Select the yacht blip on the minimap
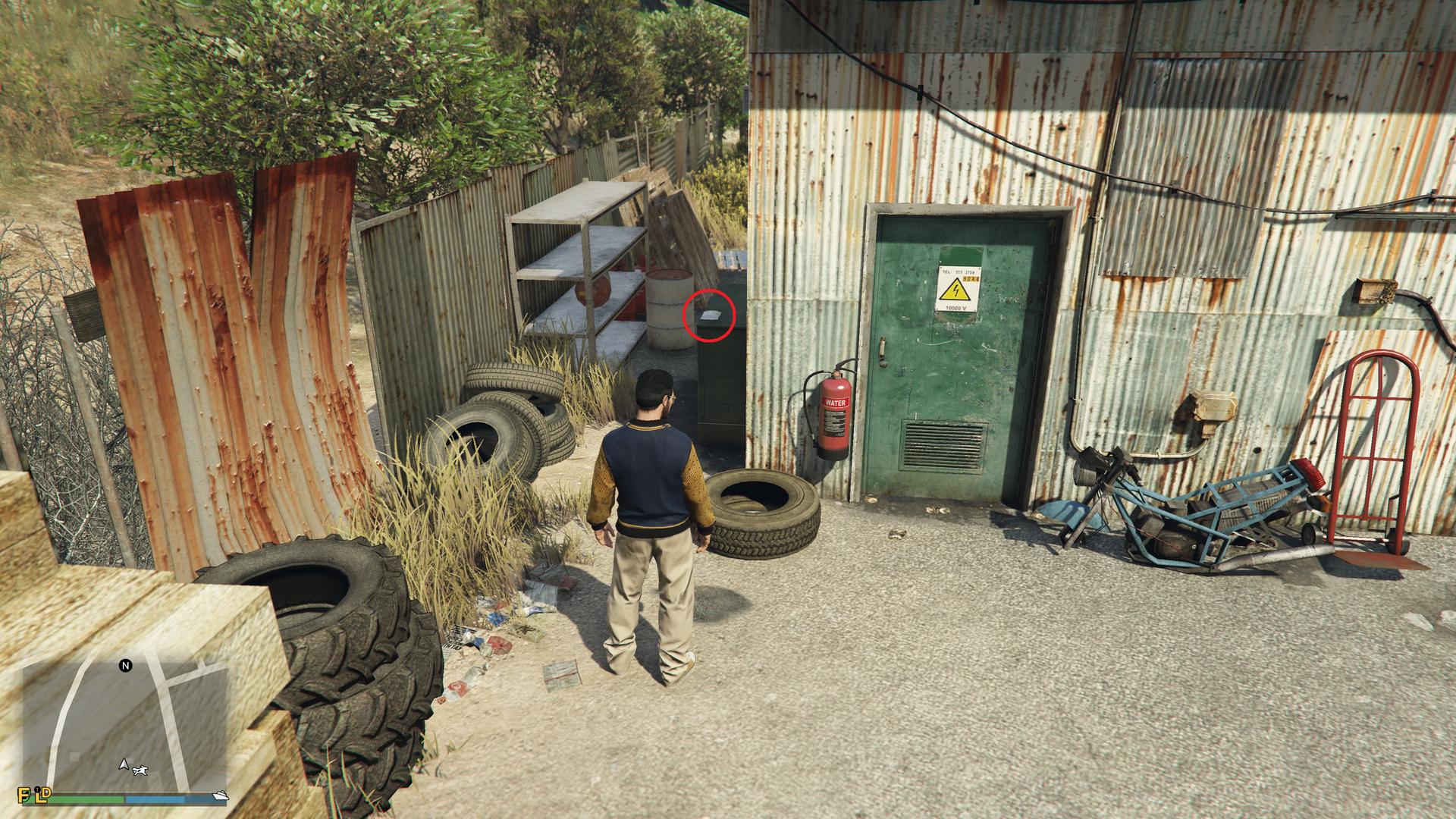Screen dimensions: 1456x819 coord(220,795)
